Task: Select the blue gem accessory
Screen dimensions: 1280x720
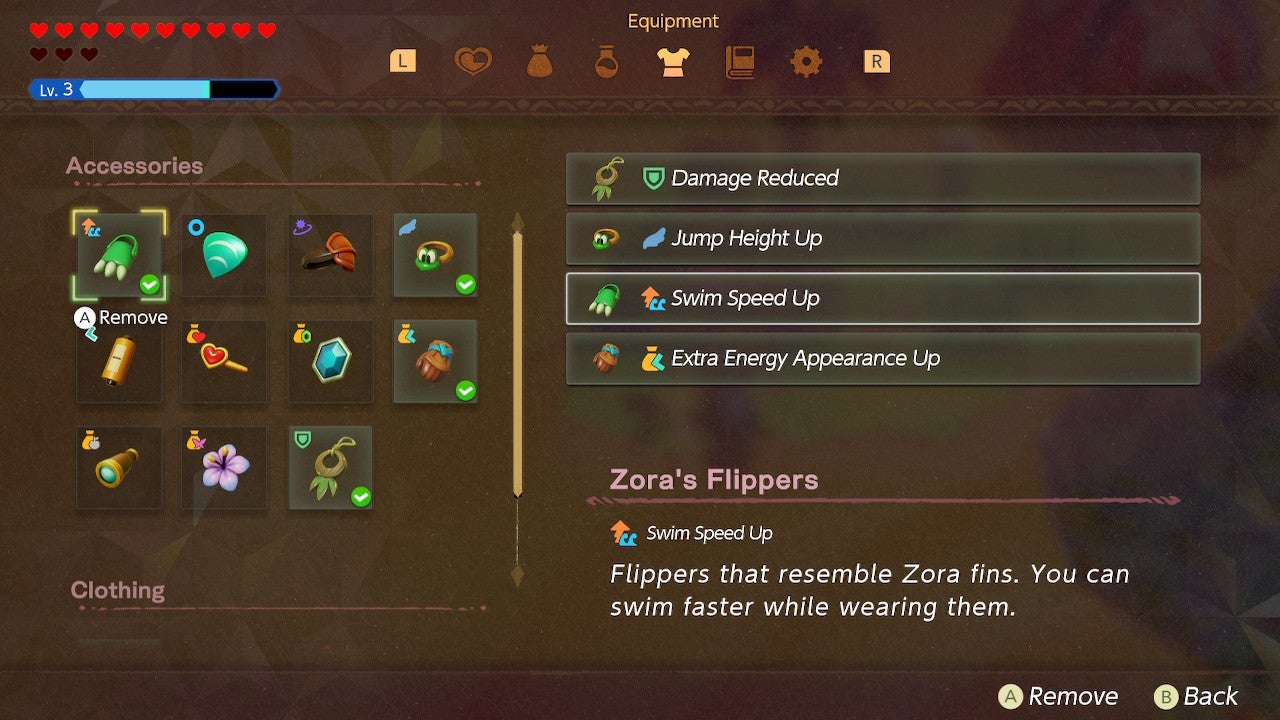Action: coord(330,362)
